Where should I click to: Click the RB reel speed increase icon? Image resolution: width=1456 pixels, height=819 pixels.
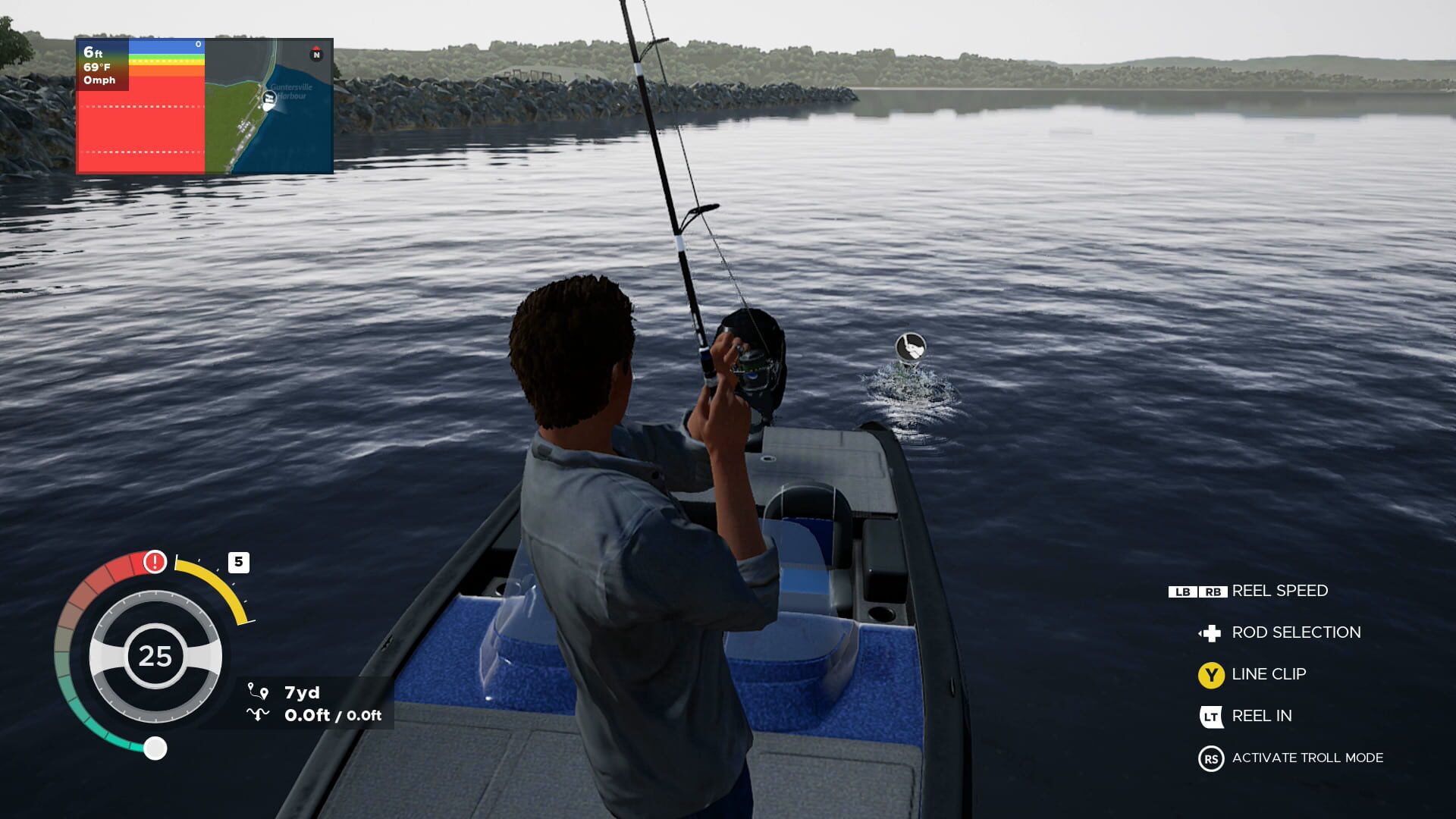tap(1212, 591)
